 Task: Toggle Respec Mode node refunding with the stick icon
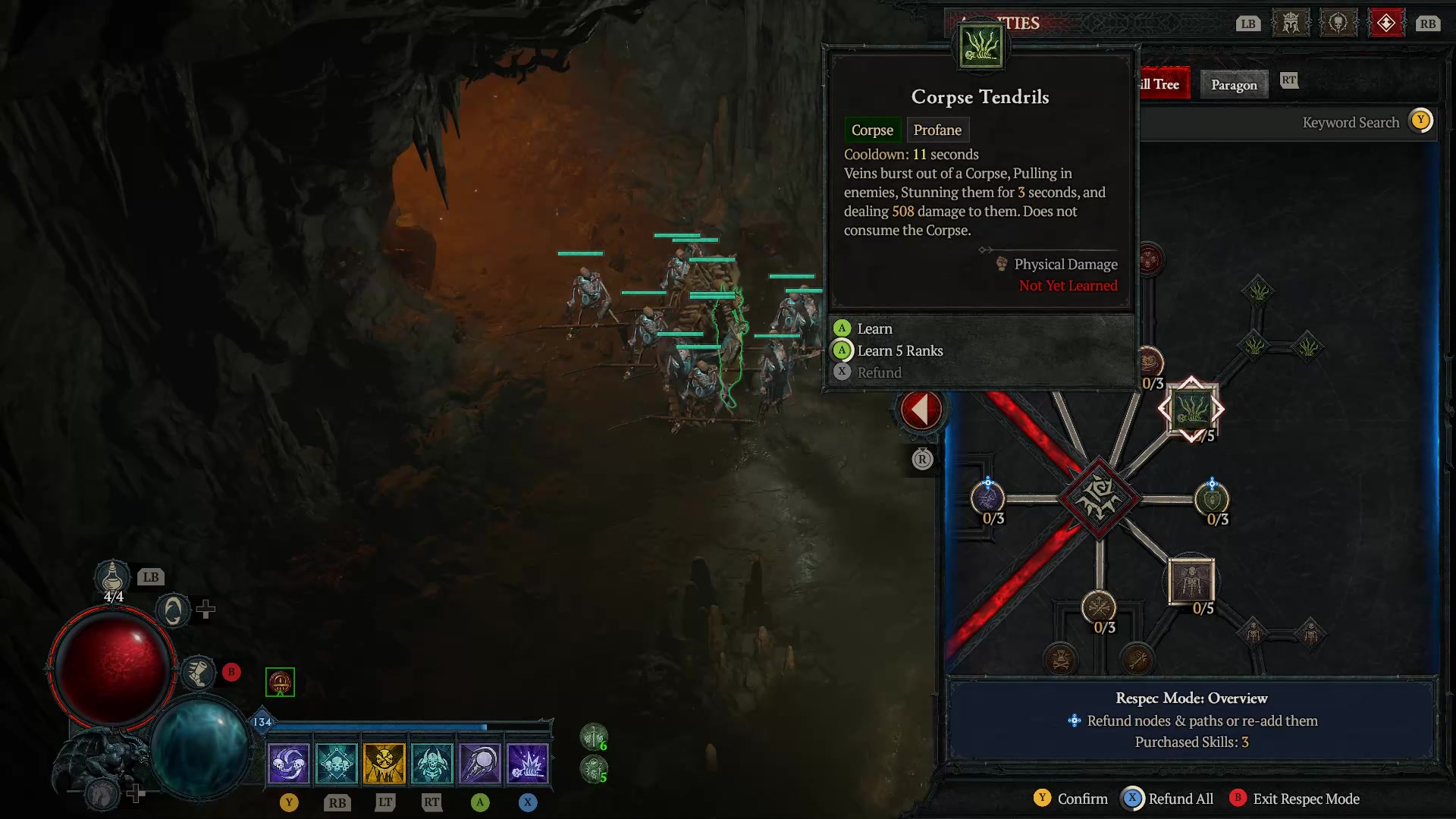point(1076,720)
